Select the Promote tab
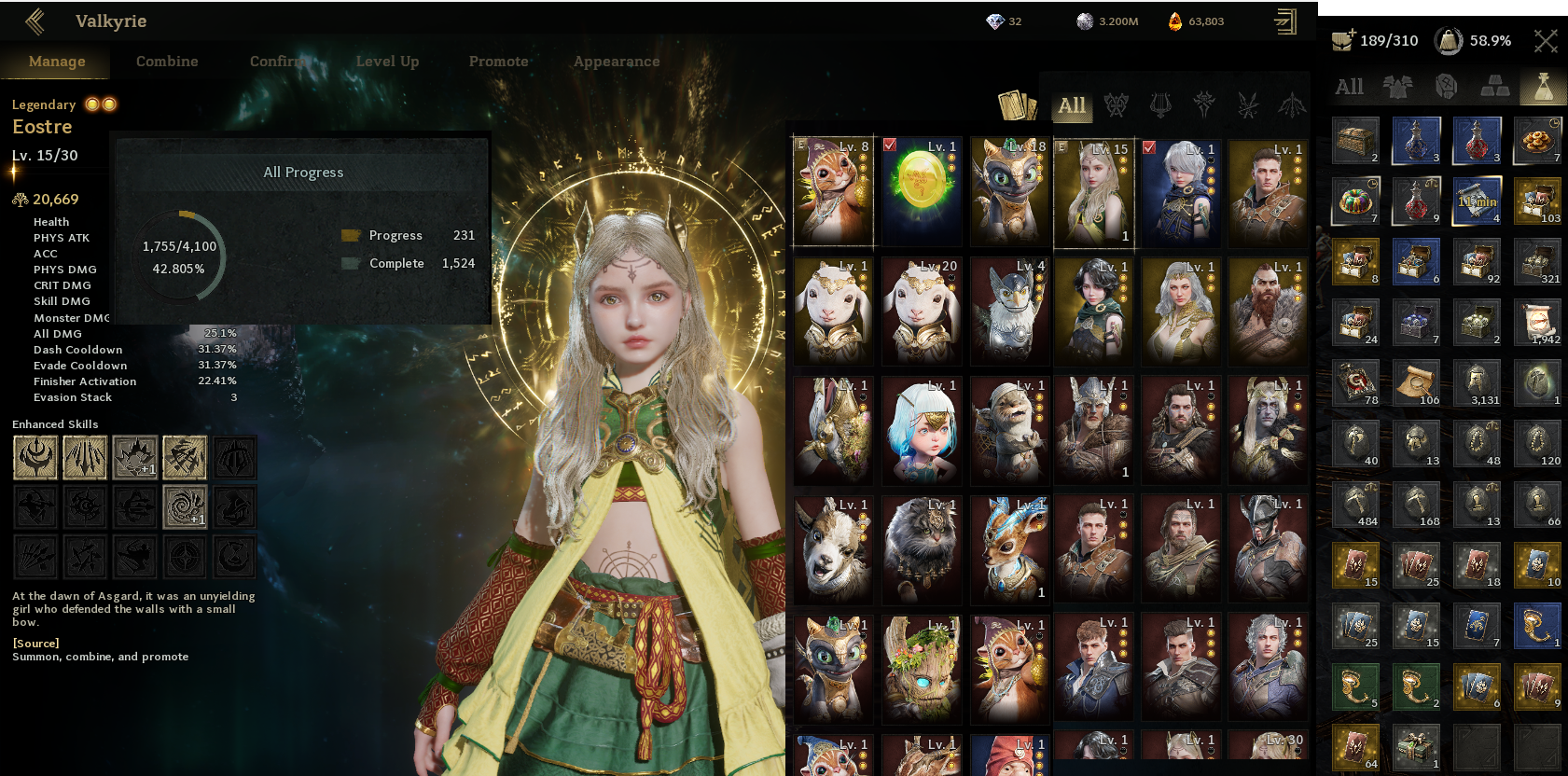 tap(498, 62)
